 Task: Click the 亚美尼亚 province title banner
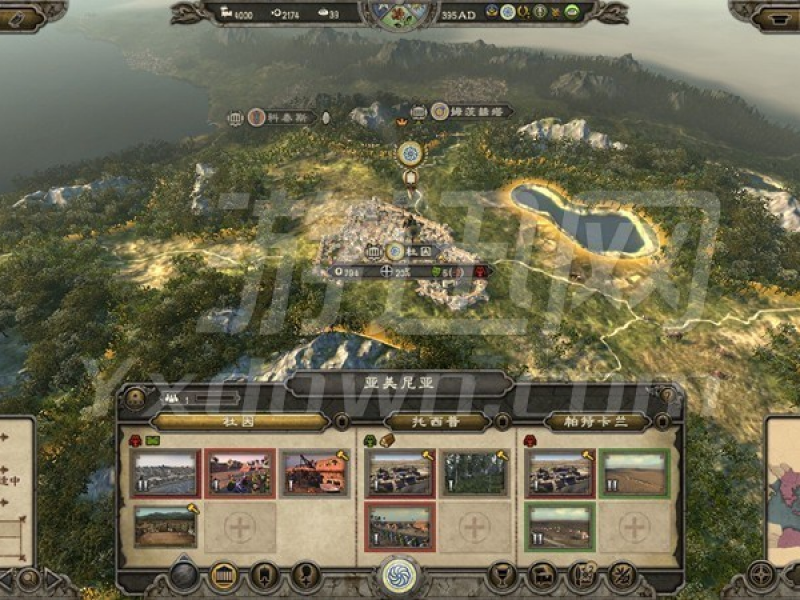click(399, 384)
